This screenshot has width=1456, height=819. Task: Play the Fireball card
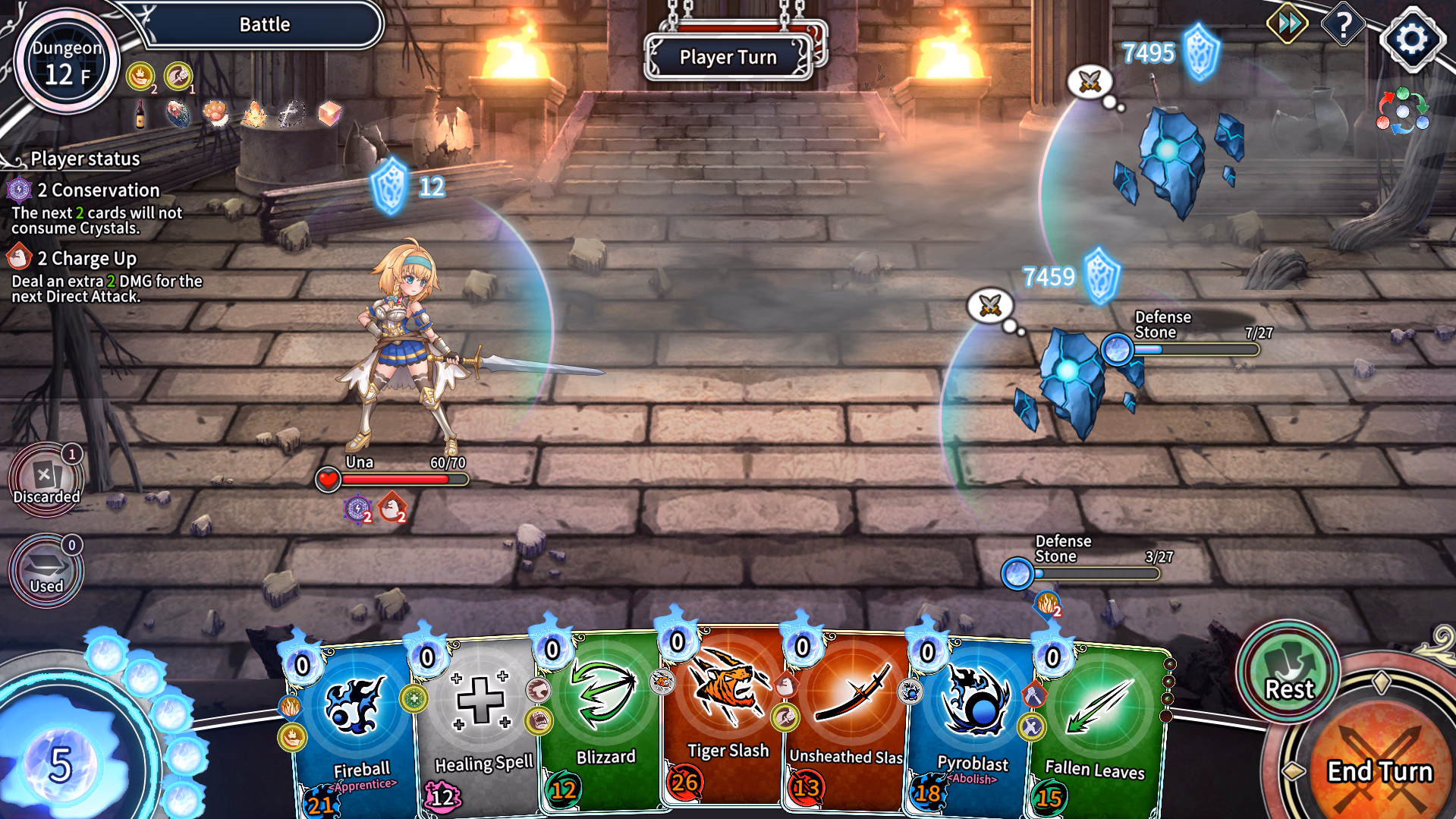[x=355, y=729]
